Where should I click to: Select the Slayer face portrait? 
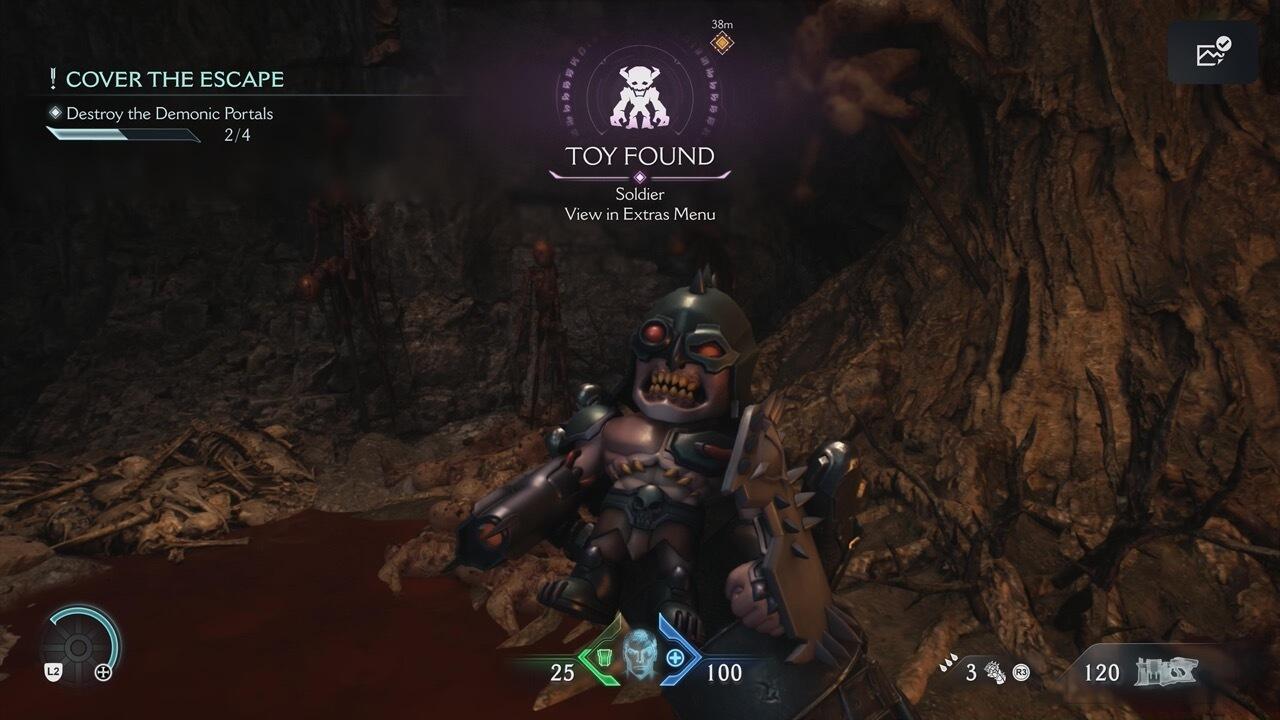pyautogui.click(x=640, y=656)
